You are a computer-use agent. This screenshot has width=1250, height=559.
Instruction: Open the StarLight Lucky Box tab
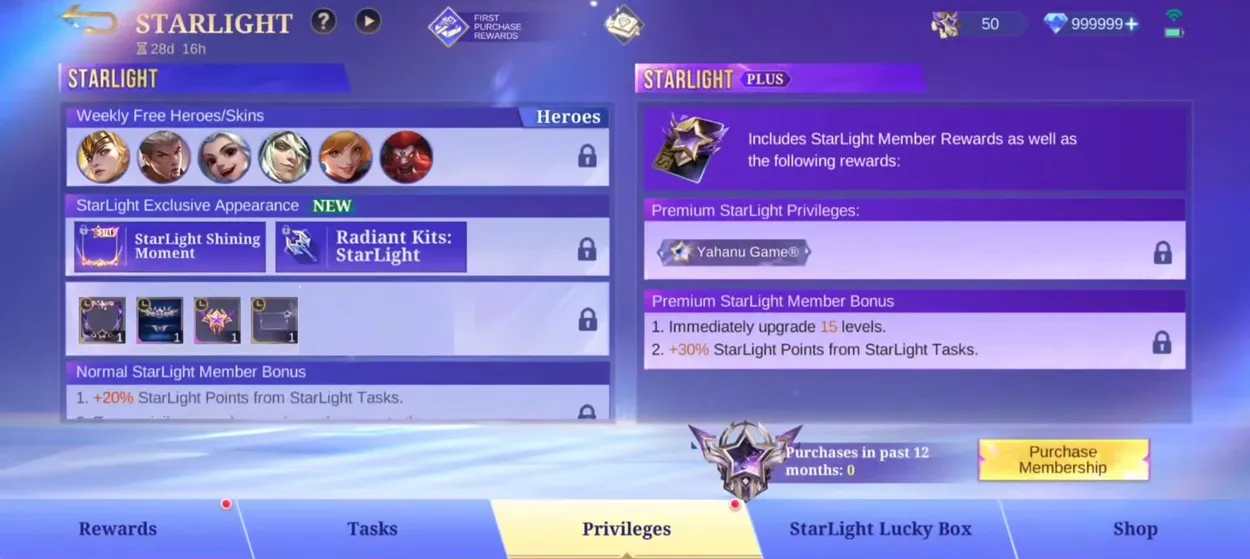click(880, 529)
